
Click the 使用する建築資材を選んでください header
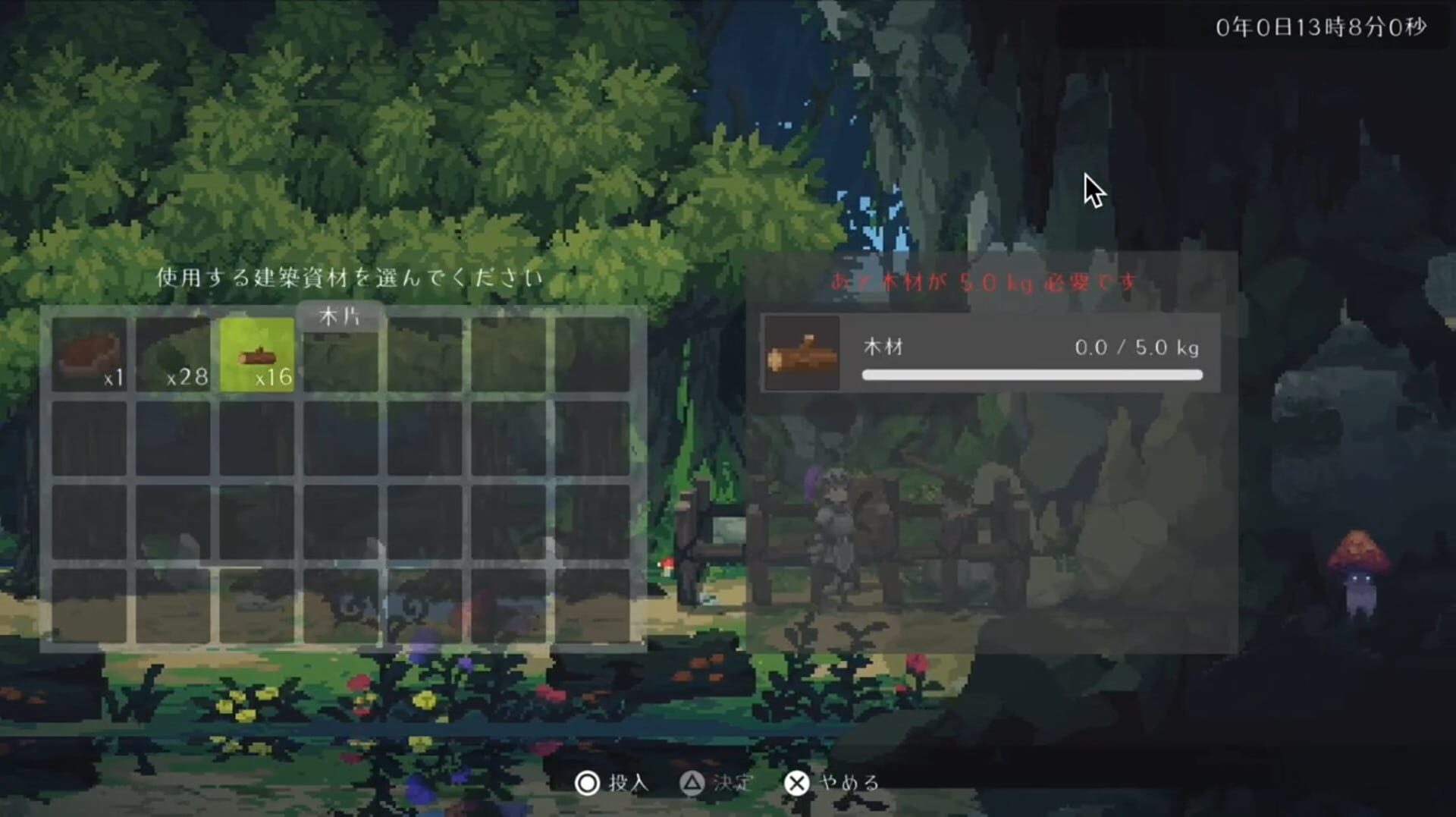tap(348, 278)
